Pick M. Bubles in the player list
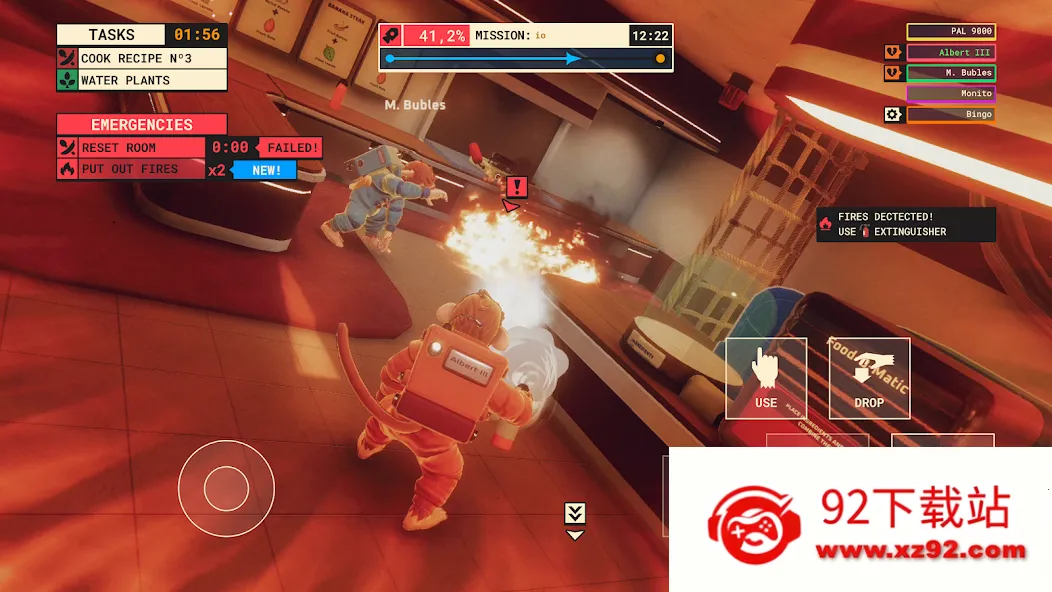Screen dimensions: 1052x592 [x=951, y=73]
